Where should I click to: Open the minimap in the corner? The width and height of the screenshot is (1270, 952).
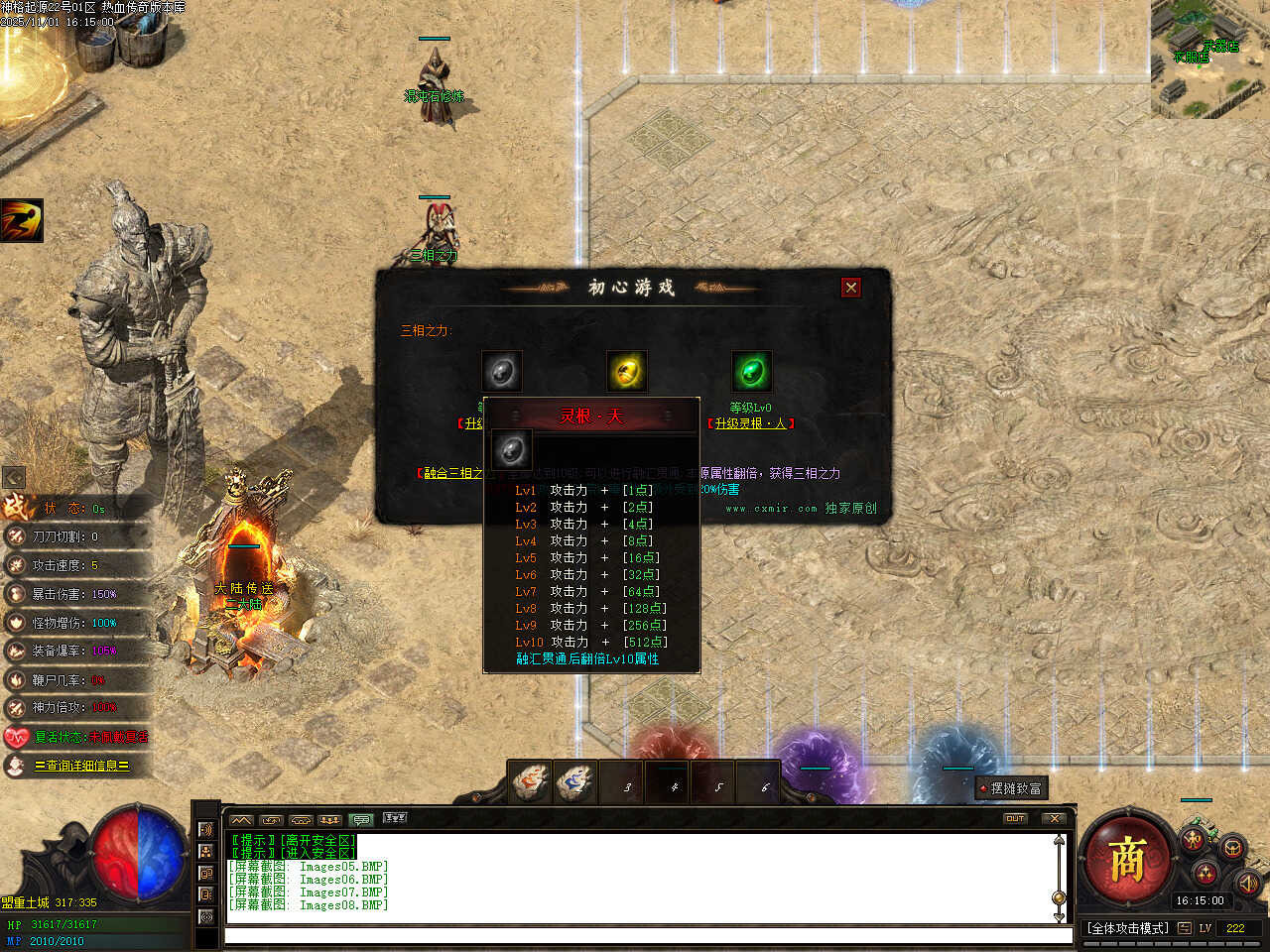(1209, 58)
